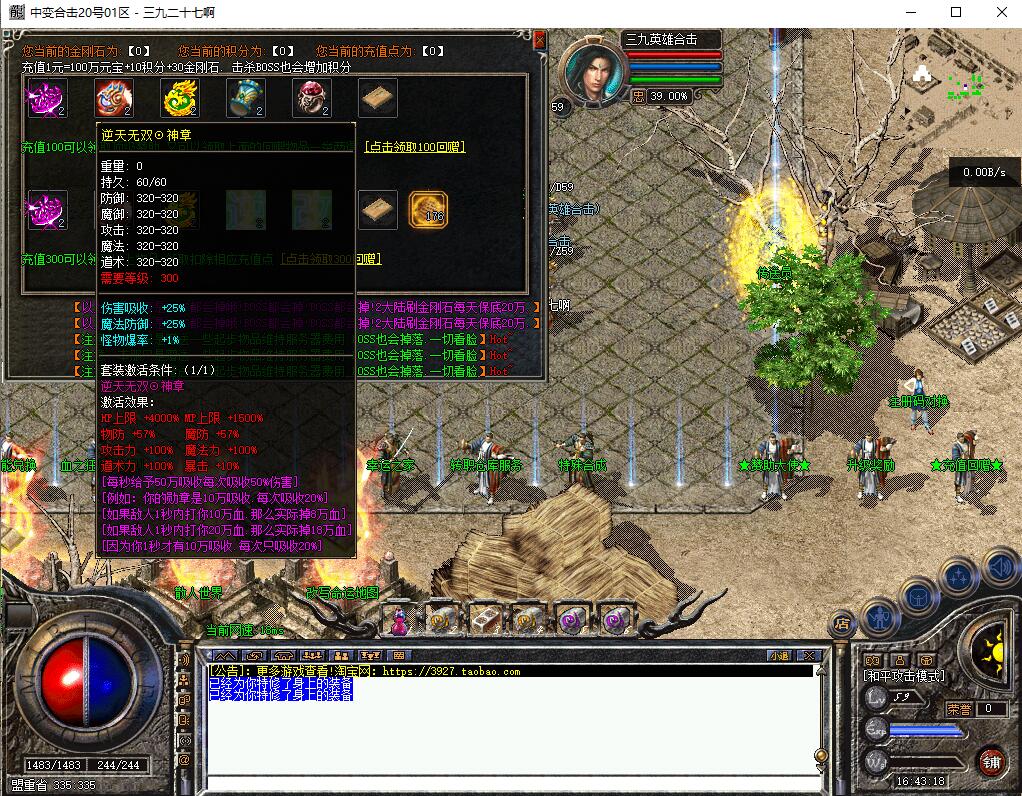Image resolution: width=1022 pixels, height=796 pixels.
Task: Click the 点击领取100回赠 claim link
Action: tap(415, 147)
